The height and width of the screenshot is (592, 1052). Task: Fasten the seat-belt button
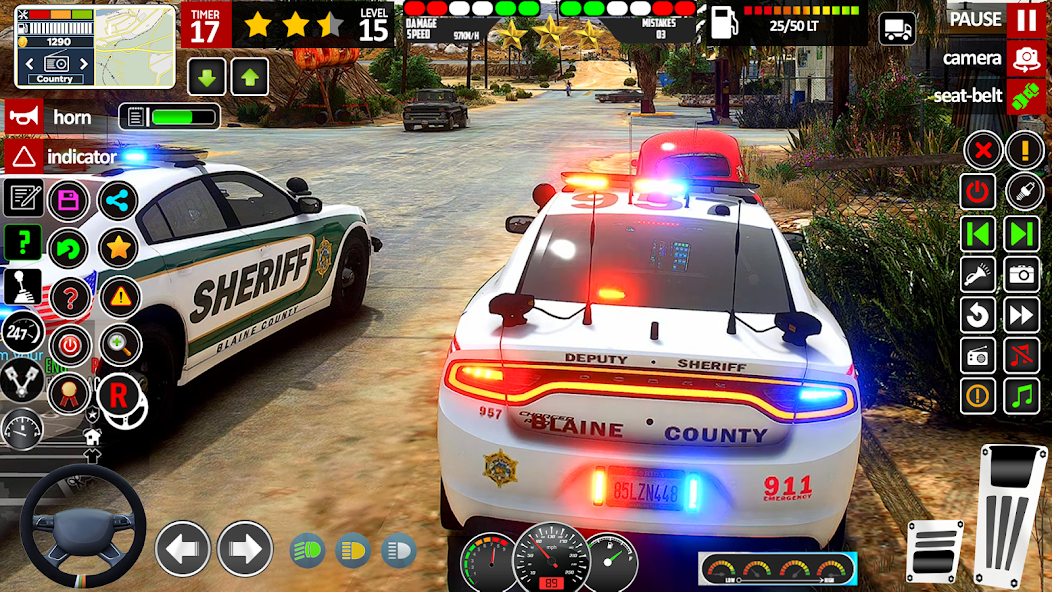tap(1026, 96)
